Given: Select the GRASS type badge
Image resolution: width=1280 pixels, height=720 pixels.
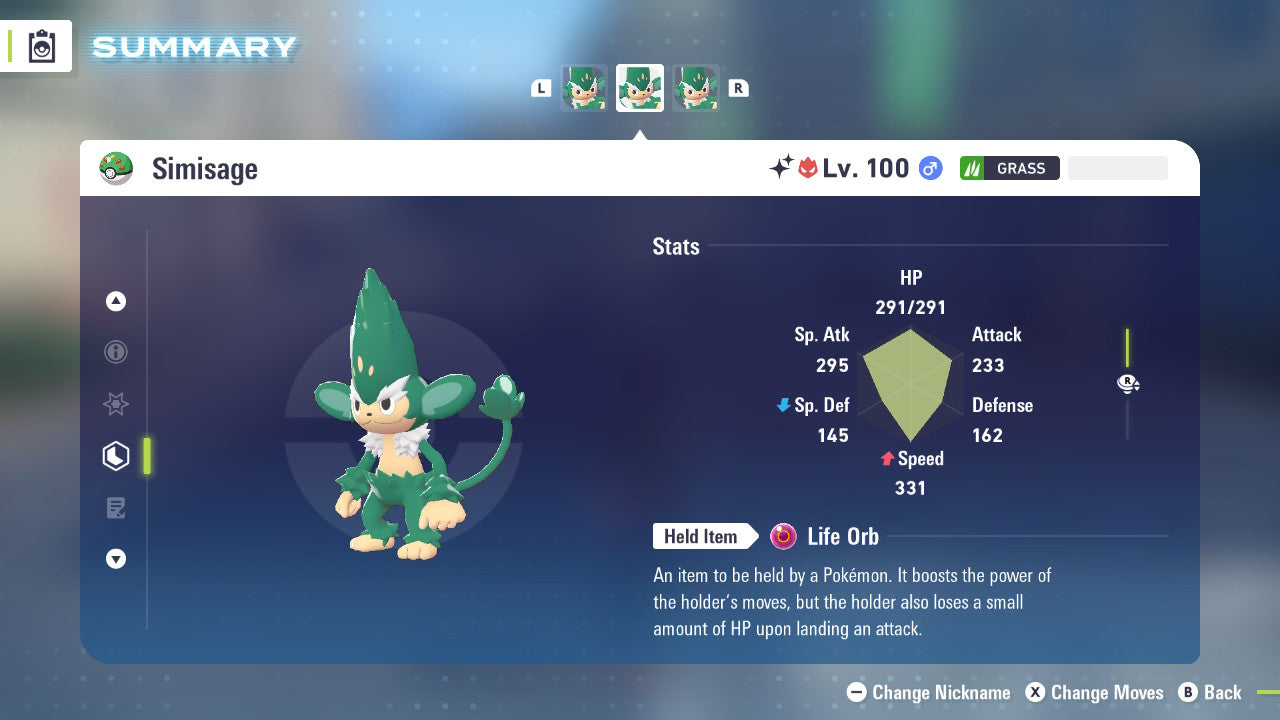Looking at the screenshot, I should click(1009, 168).
